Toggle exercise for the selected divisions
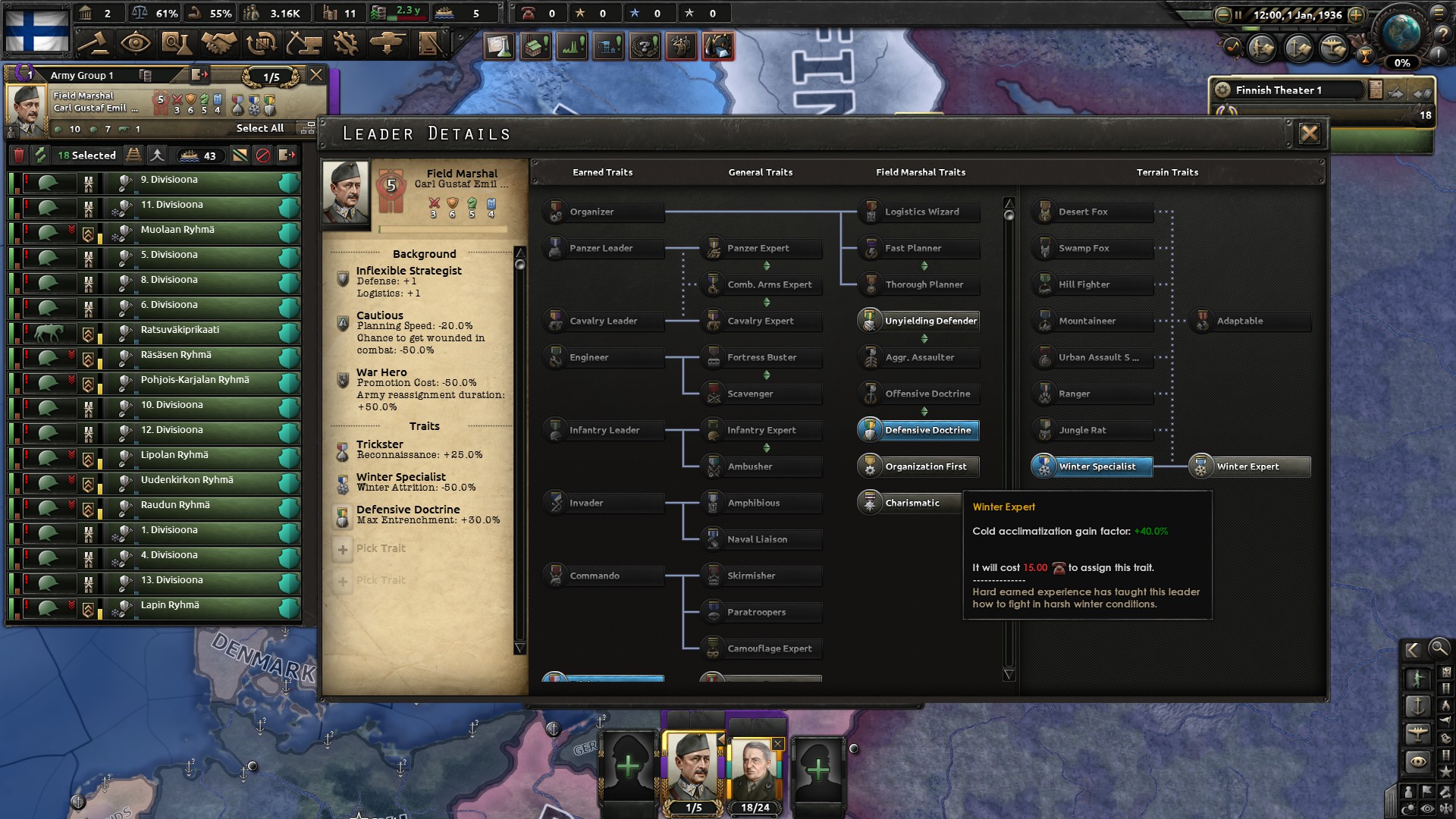This screenshot has height=819, width=1456. point(40,154)
